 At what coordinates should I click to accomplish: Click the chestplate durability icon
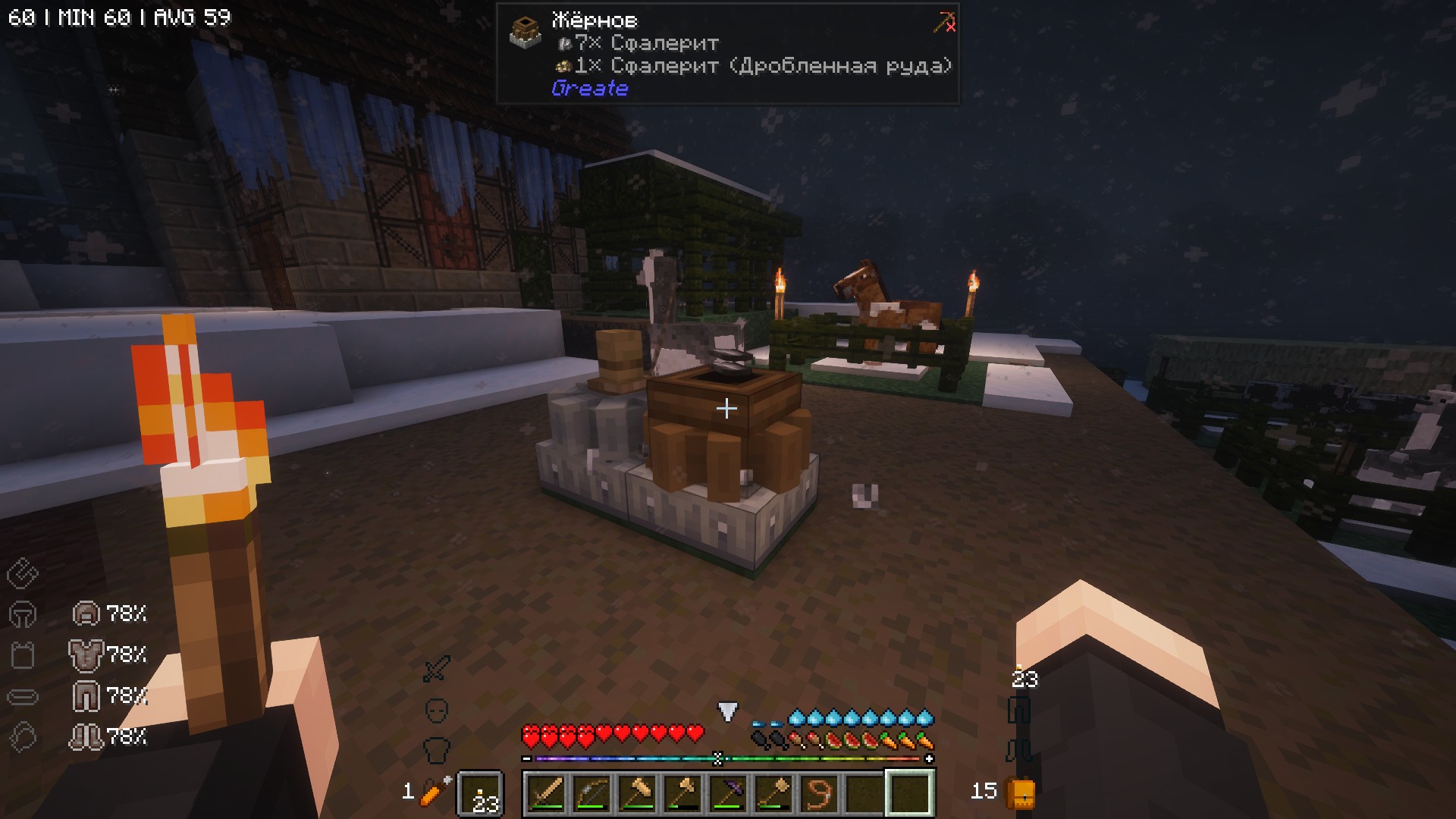tap(86, 654)
